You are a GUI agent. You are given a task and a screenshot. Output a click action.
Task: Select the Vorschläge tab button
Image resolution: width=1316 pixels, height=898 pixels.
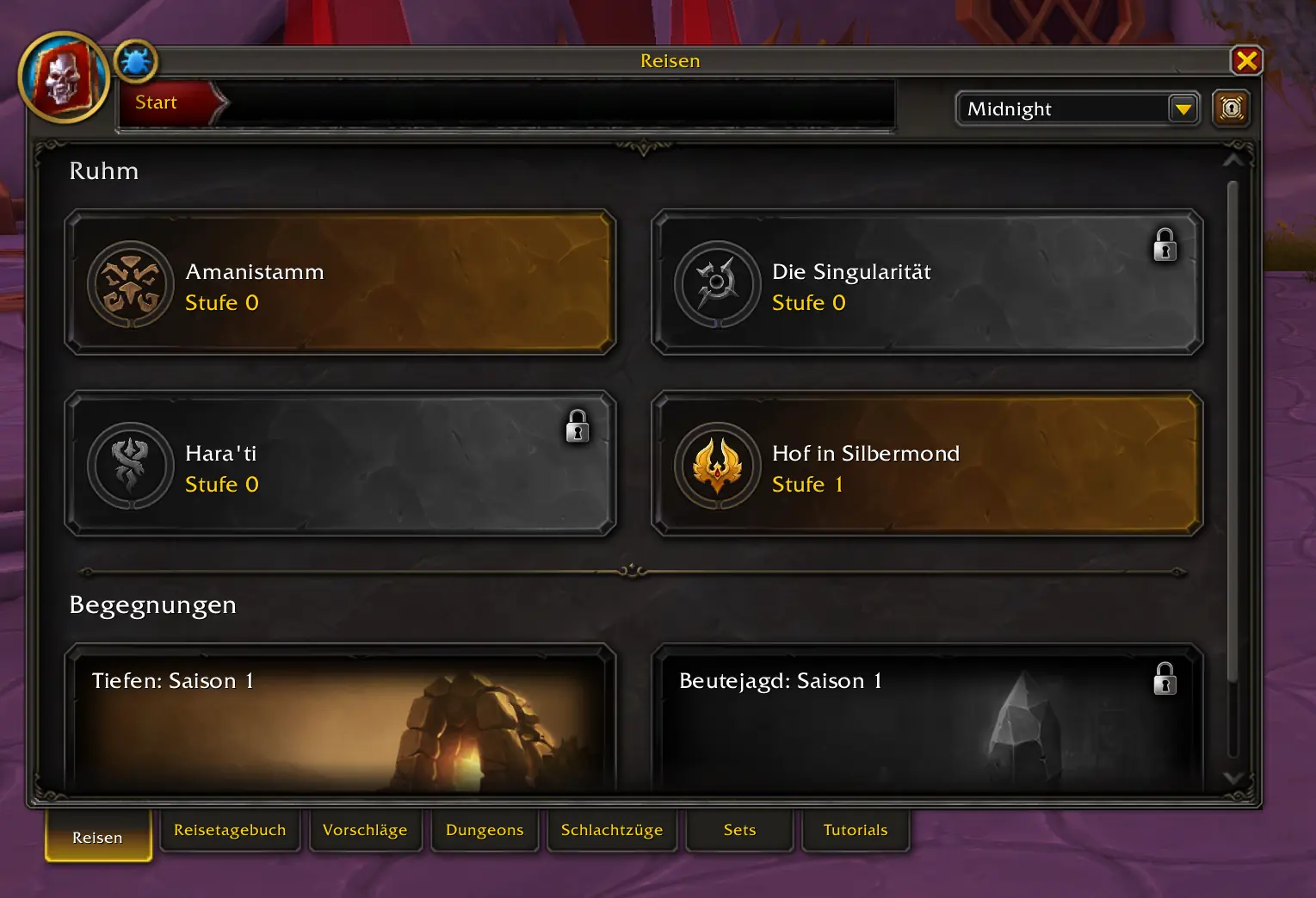[365, 829]
